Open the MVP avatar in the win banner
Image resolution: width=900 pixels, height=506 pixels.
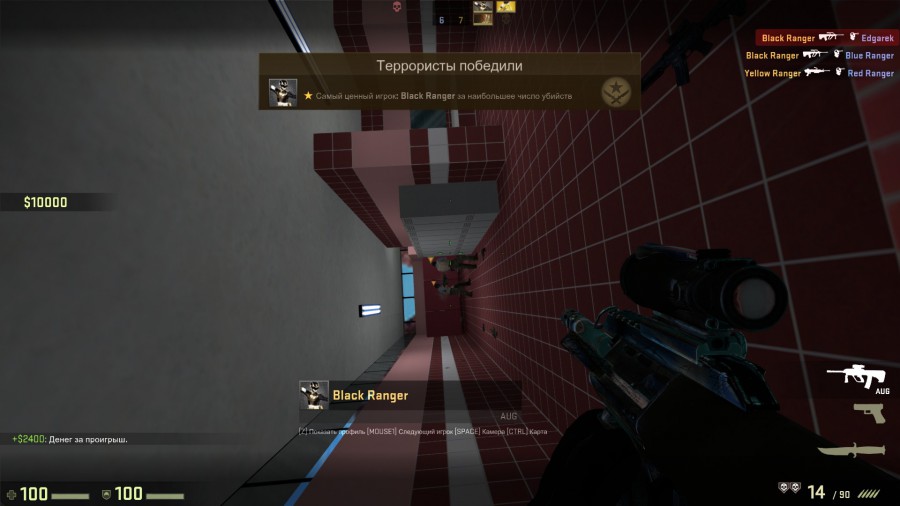point(283,93)
